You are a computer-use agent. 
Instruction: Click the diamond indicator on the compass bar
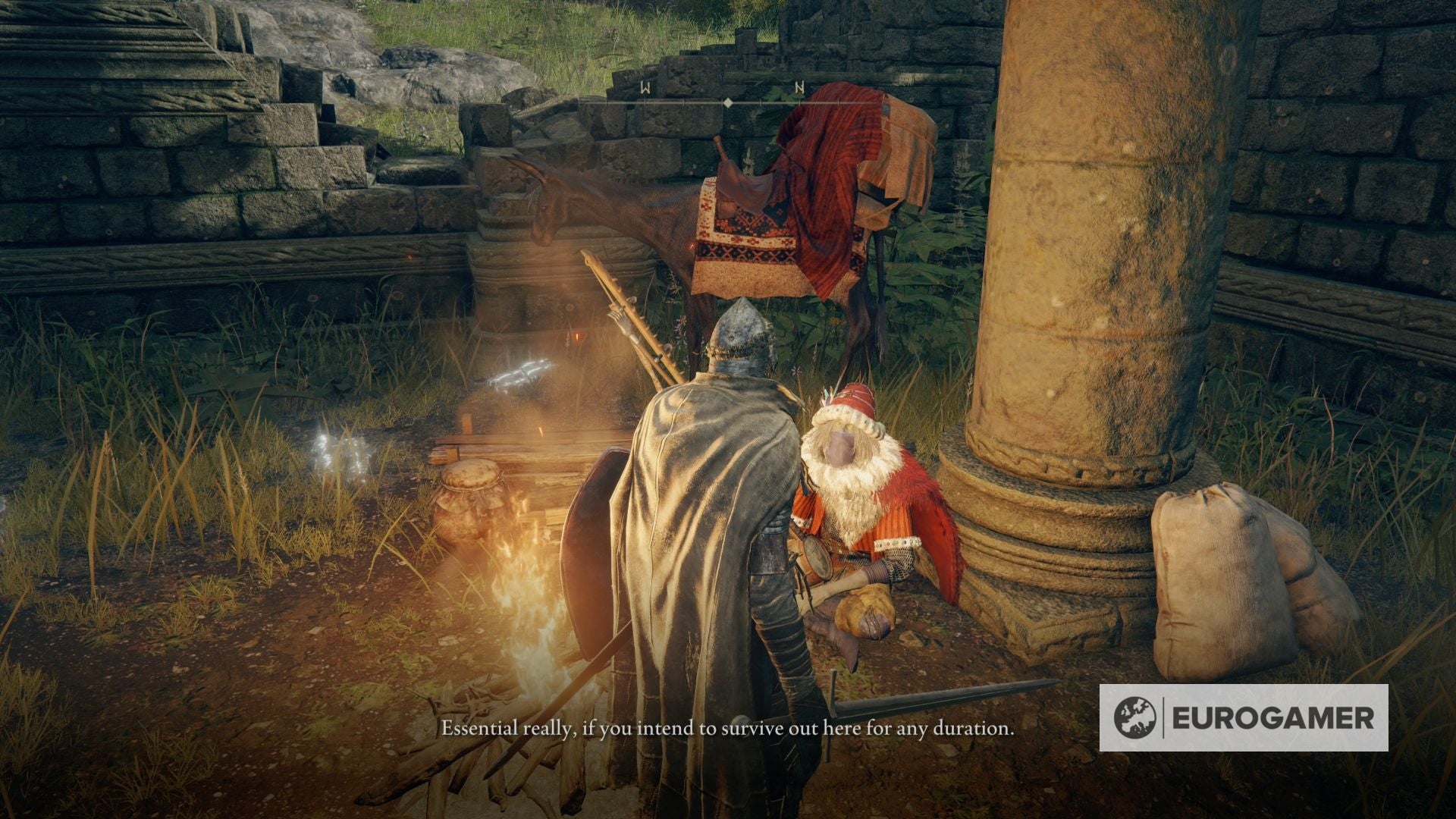click(x=728, y=103)
